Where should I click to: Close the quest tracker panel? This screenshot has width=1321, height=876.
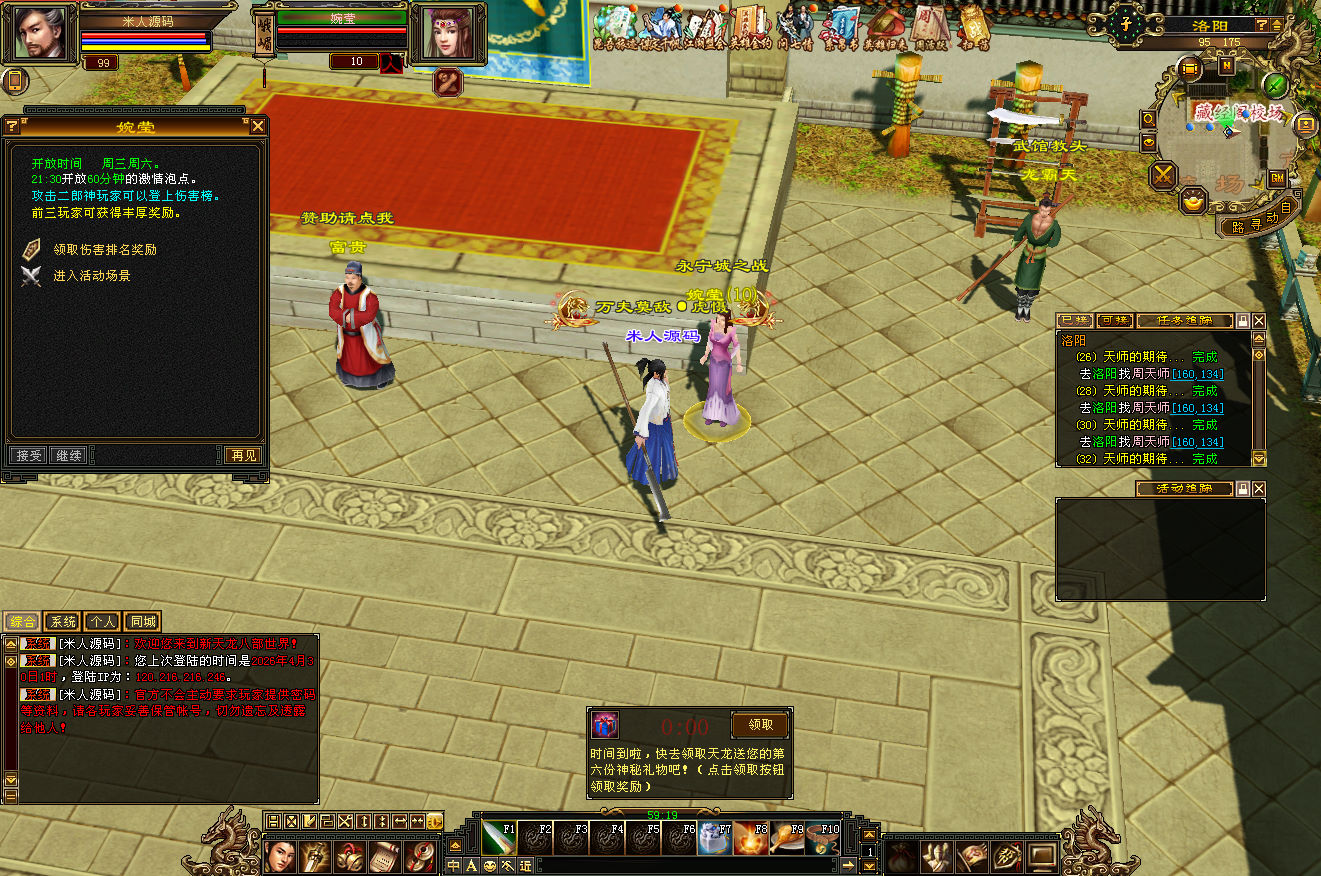click(x=1259, y=321)
